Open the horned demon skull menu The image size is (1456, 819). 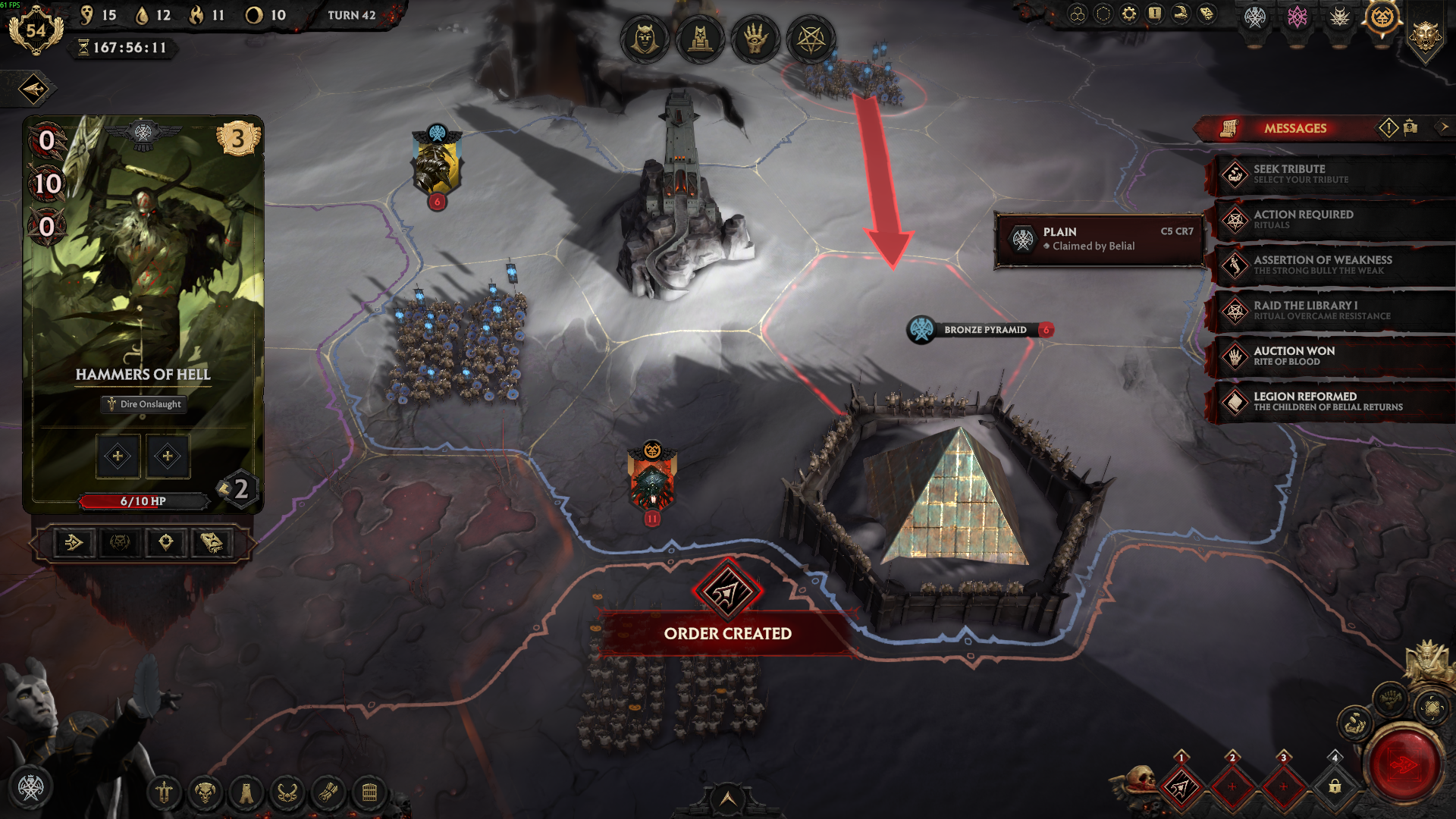205,793
